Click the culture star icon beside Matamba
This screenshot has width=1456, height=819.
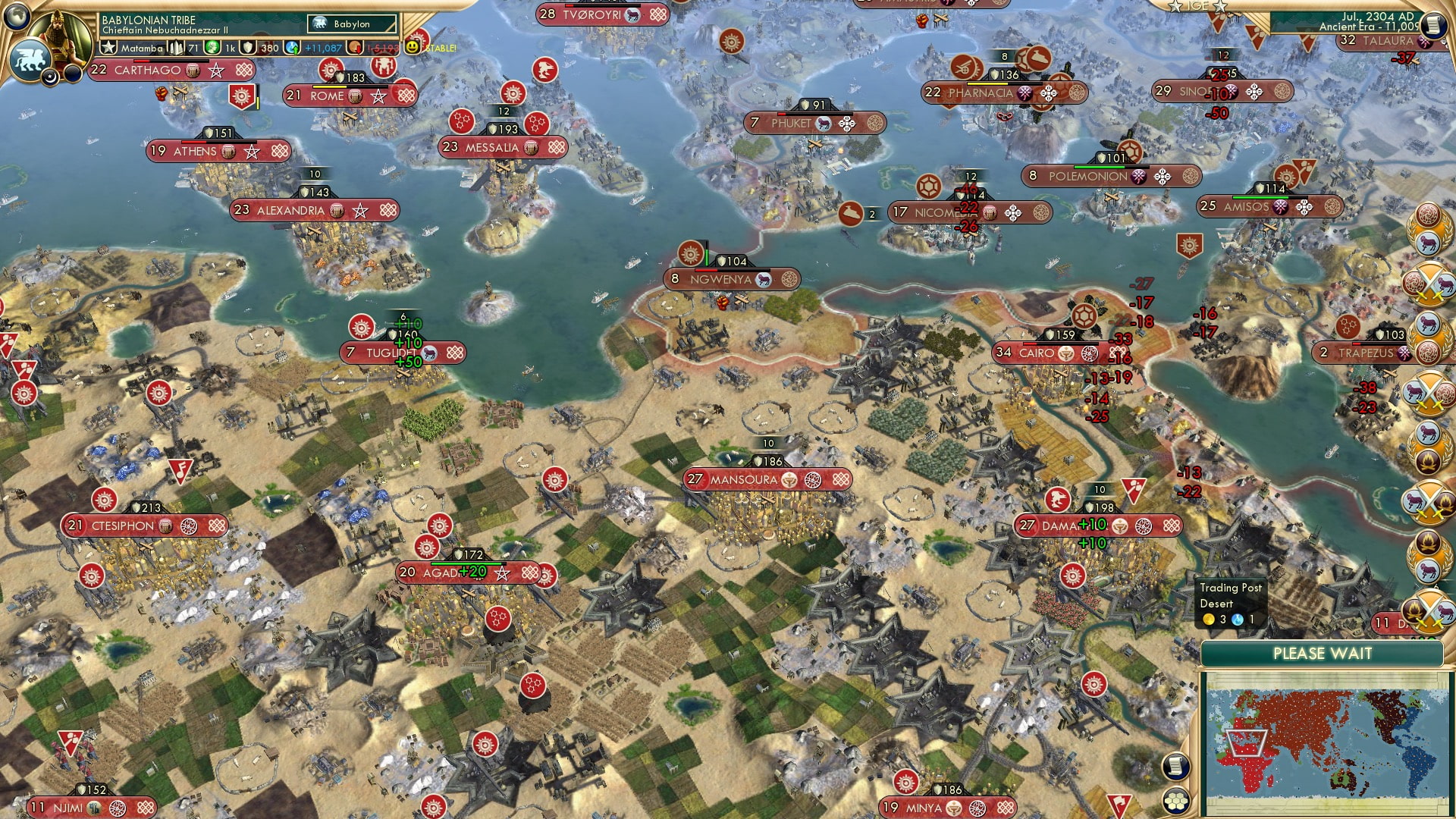click(x=108, y=47)
